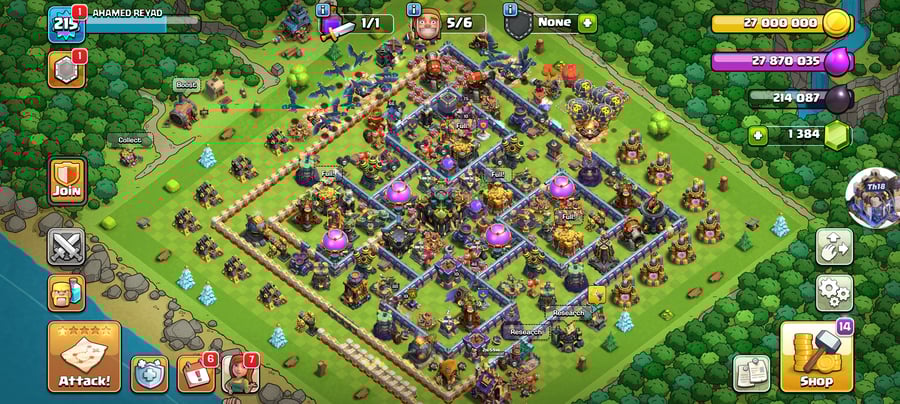Image resolution: width=900 pixels, height=404 pixels.
Task: Show info for the None shield status
Action: click(510, 10)
